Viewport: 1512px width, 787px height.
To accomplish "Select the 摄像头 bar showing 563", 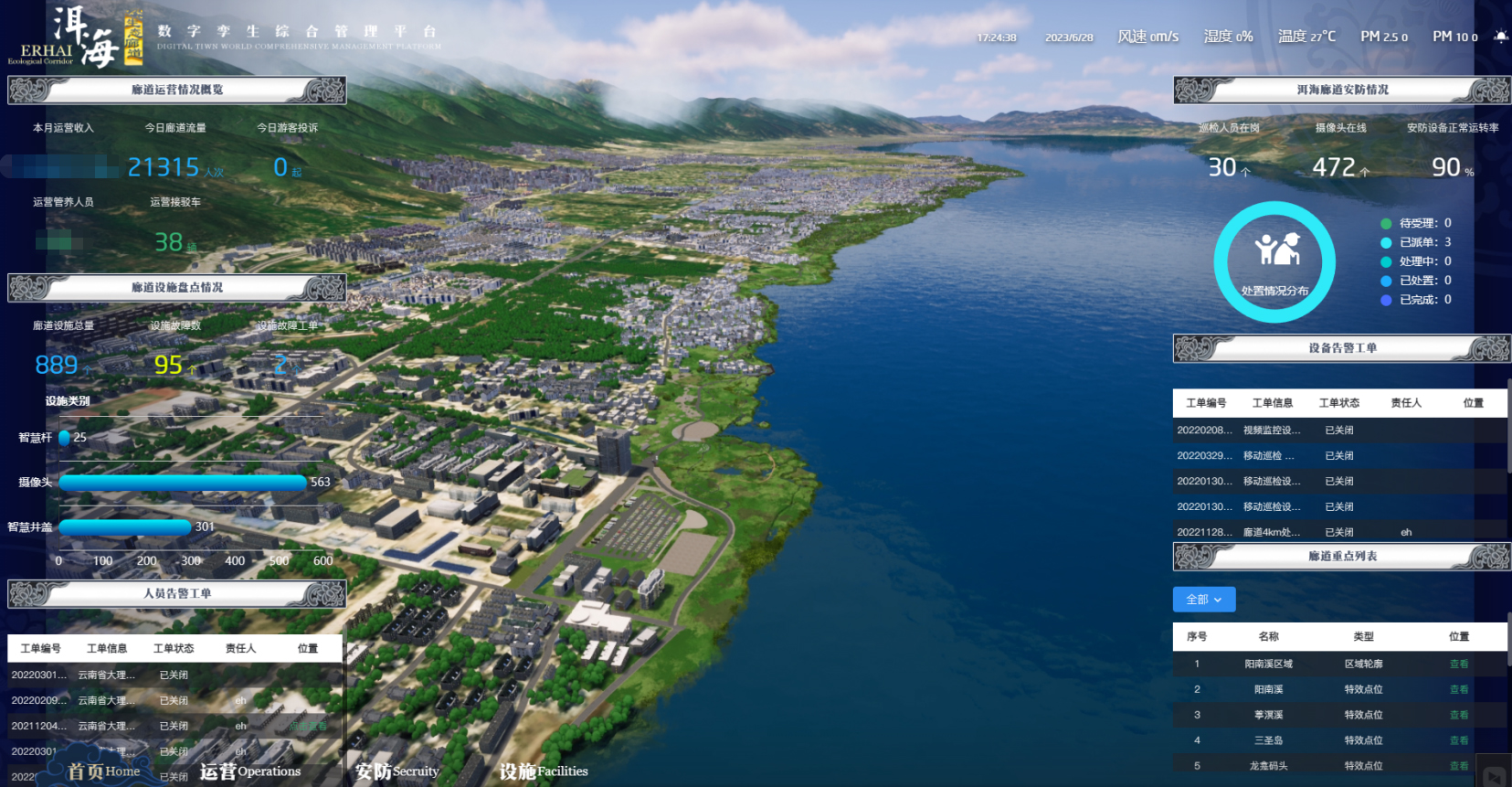I will coord(183,483).
